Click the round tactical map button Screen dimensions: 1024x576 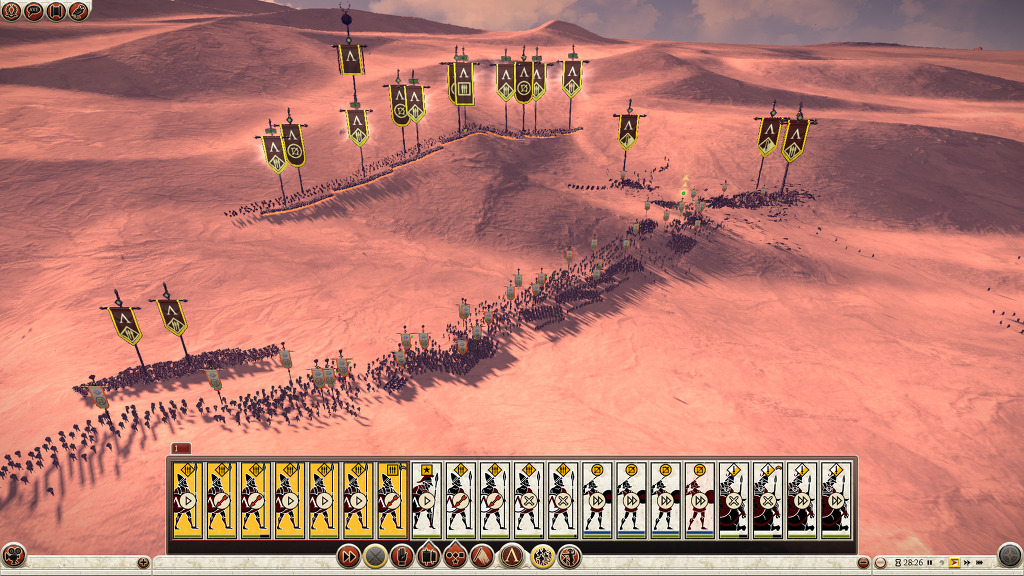1010,556
